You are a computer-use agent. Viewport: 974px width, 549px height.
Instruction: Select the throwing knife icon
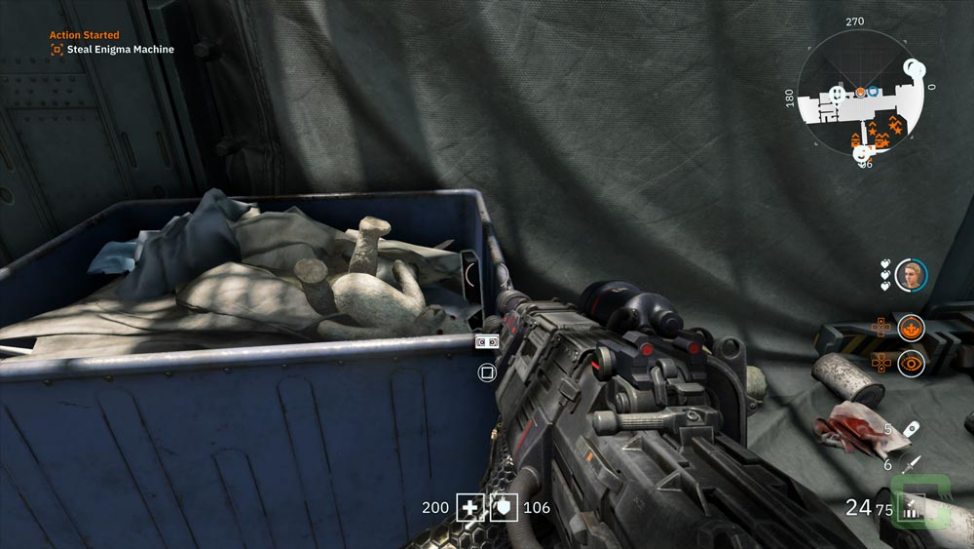click(x=911, y=464)
